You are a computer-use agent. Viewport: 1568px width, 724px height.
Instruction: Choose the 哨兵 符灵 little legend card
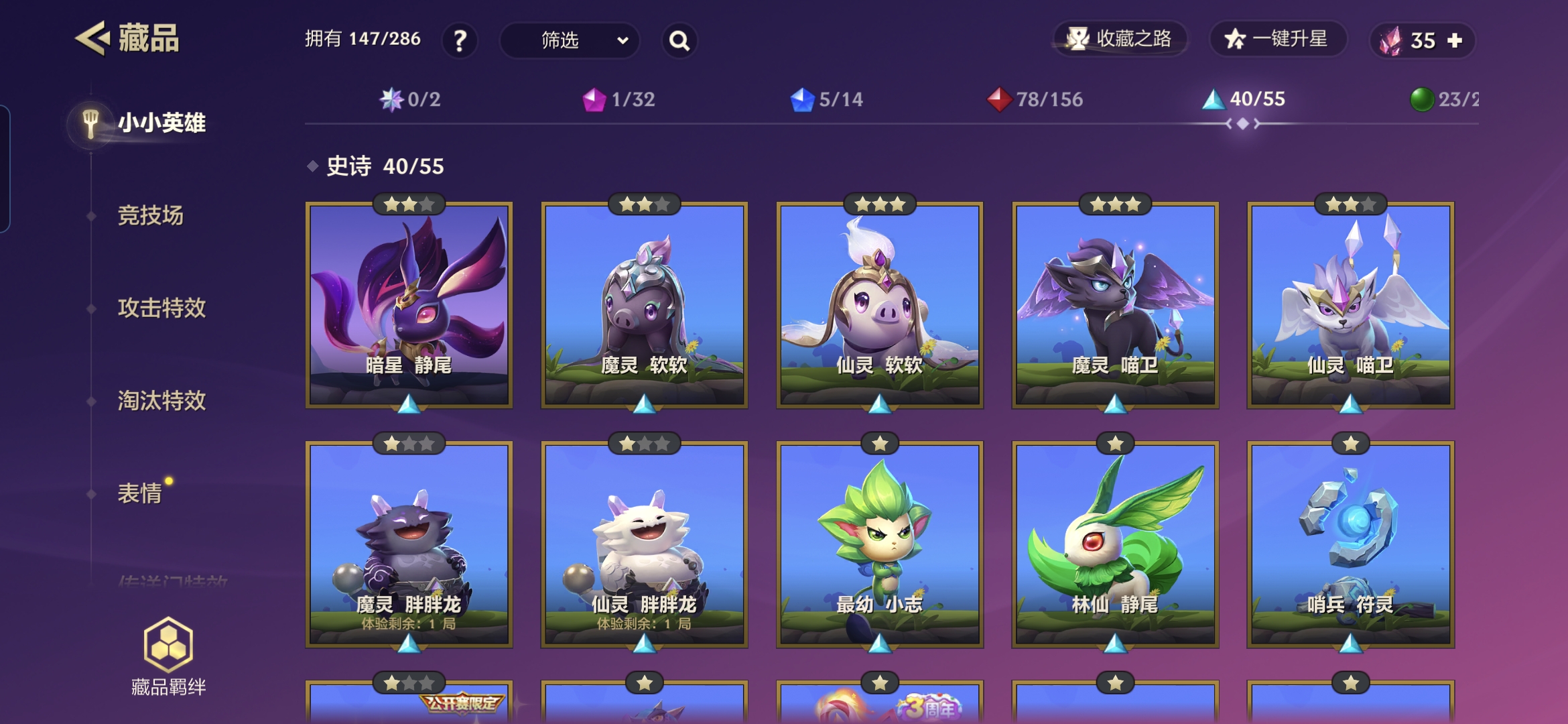1350,544
